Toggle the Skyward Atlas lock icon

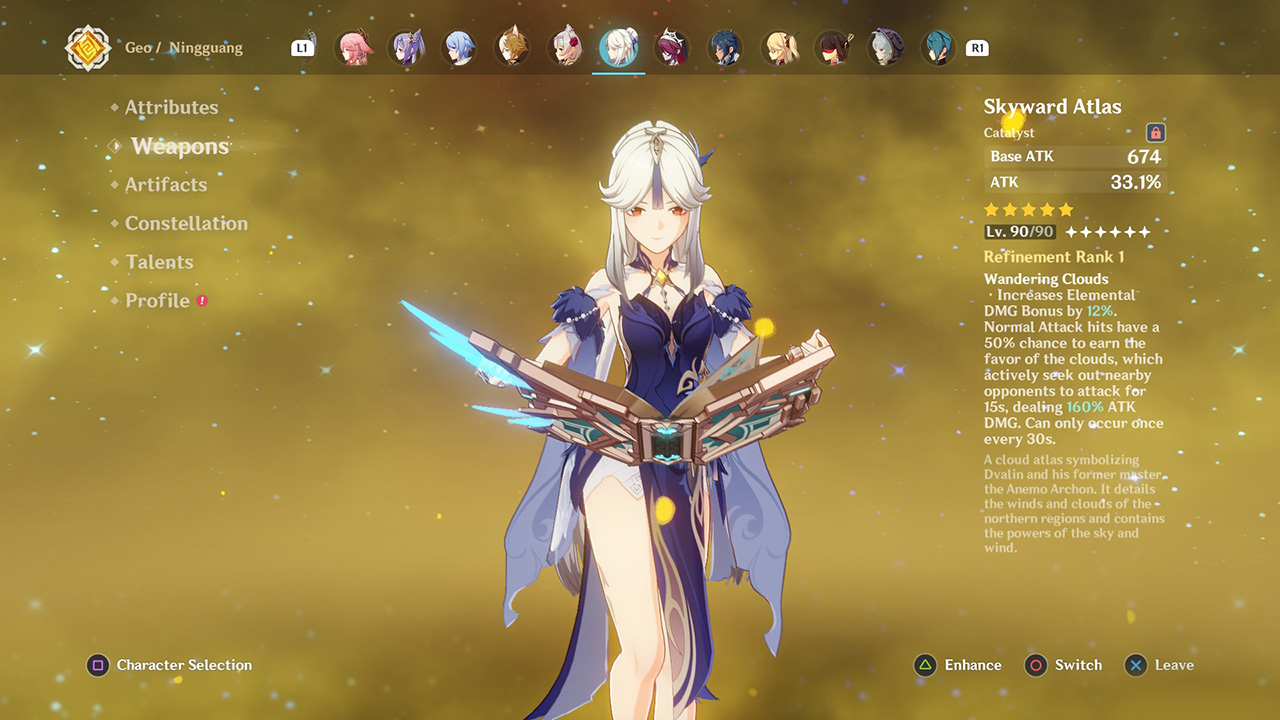[x=1155, y=133]
